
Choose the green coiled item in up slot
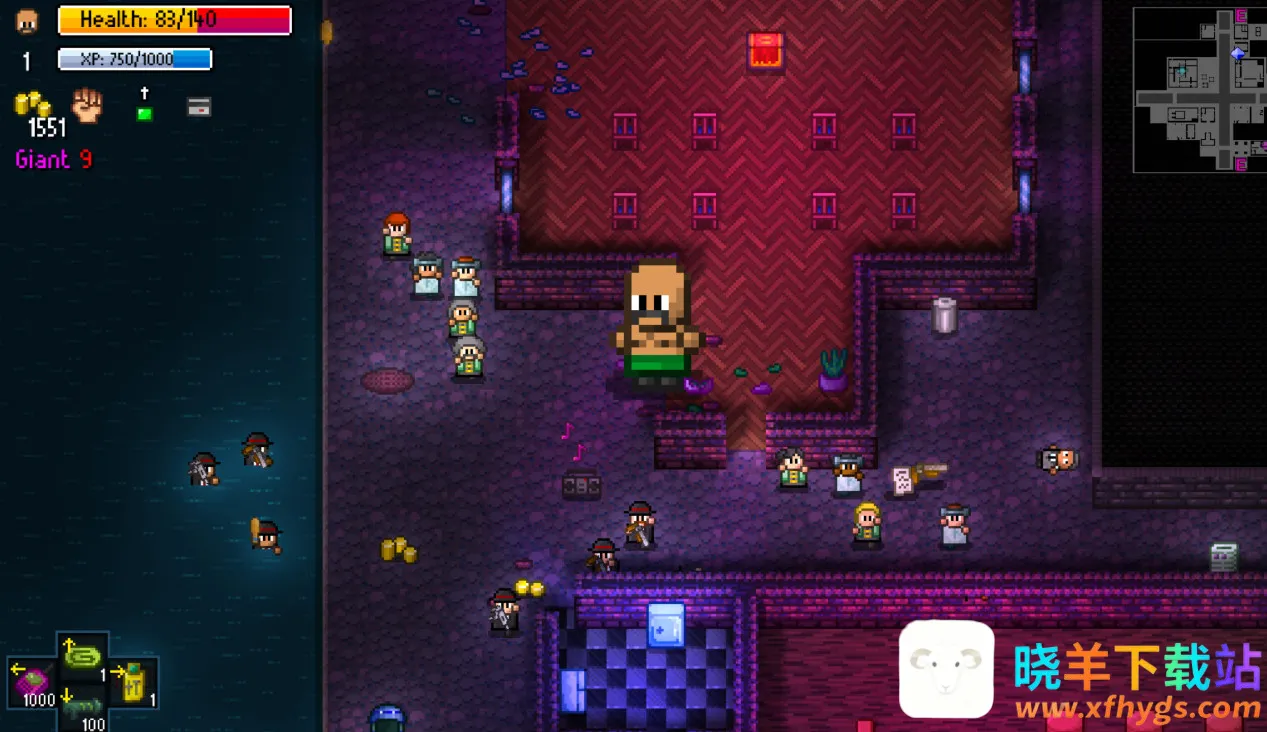(83, 656)
